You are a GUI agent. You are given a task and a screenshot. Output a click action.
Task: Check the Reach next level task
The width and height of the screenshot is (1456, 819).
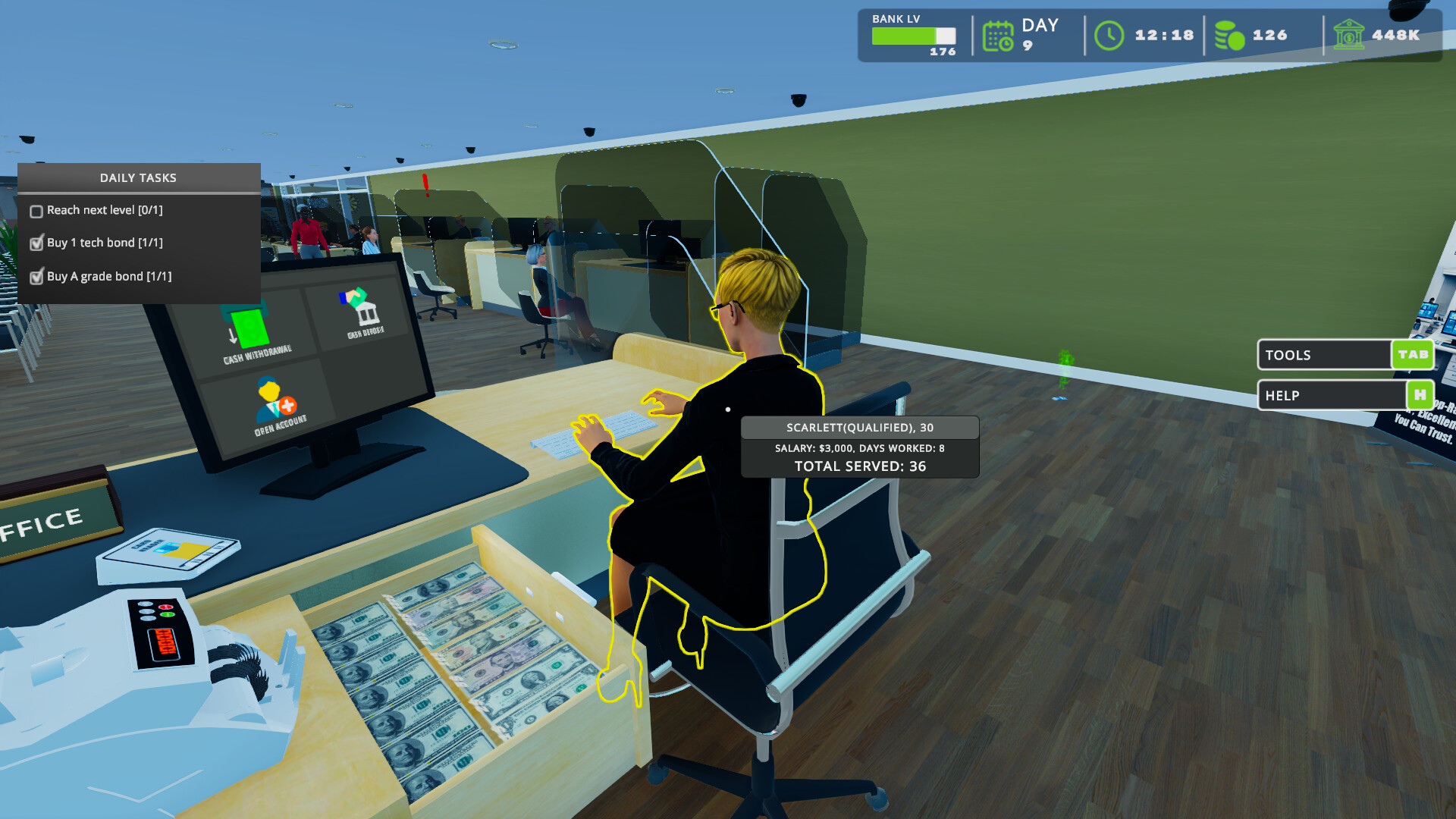pos(36,210)
